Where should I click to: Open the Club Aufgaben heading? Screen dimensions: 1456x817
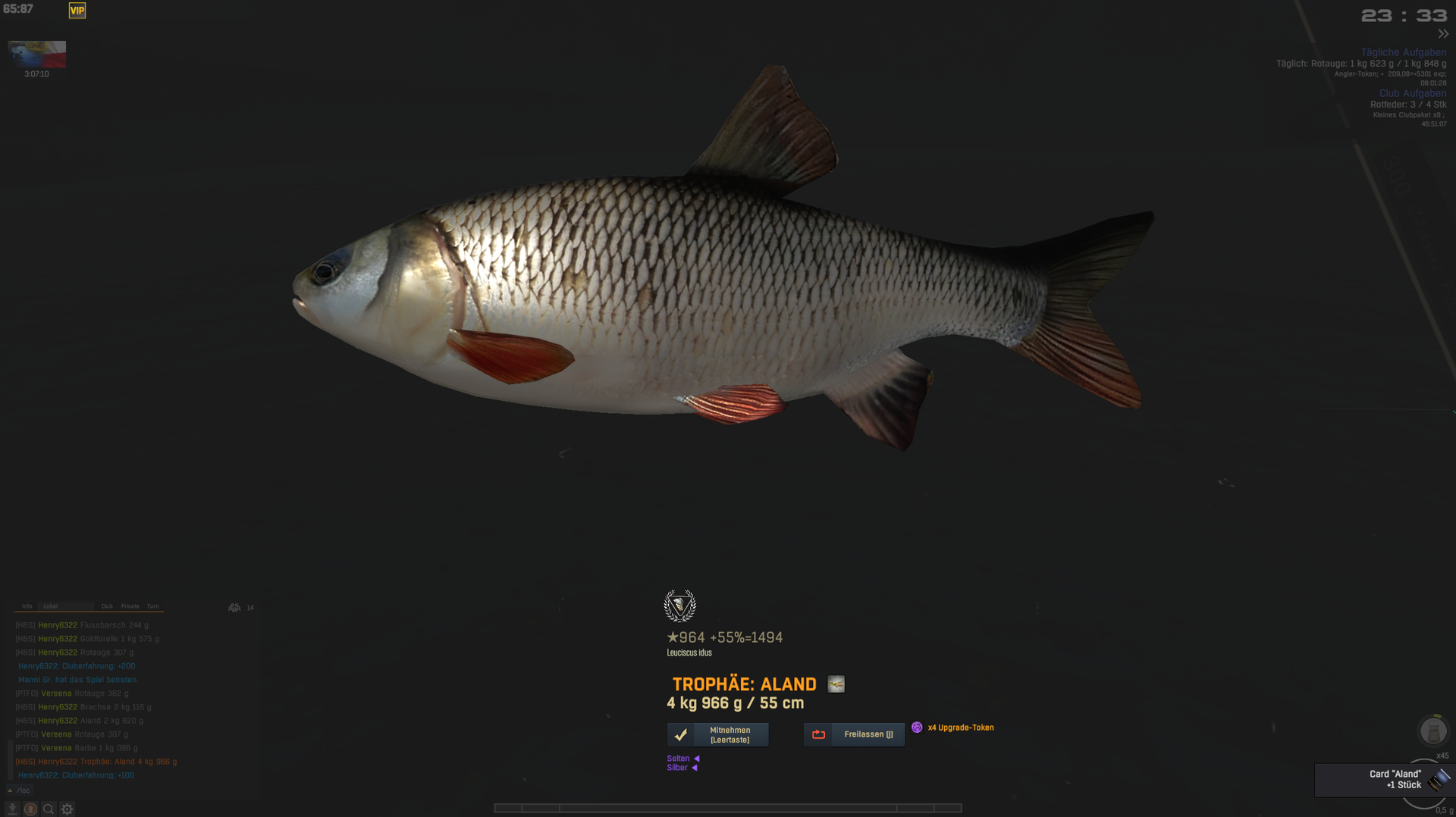tap(1412, 93)
